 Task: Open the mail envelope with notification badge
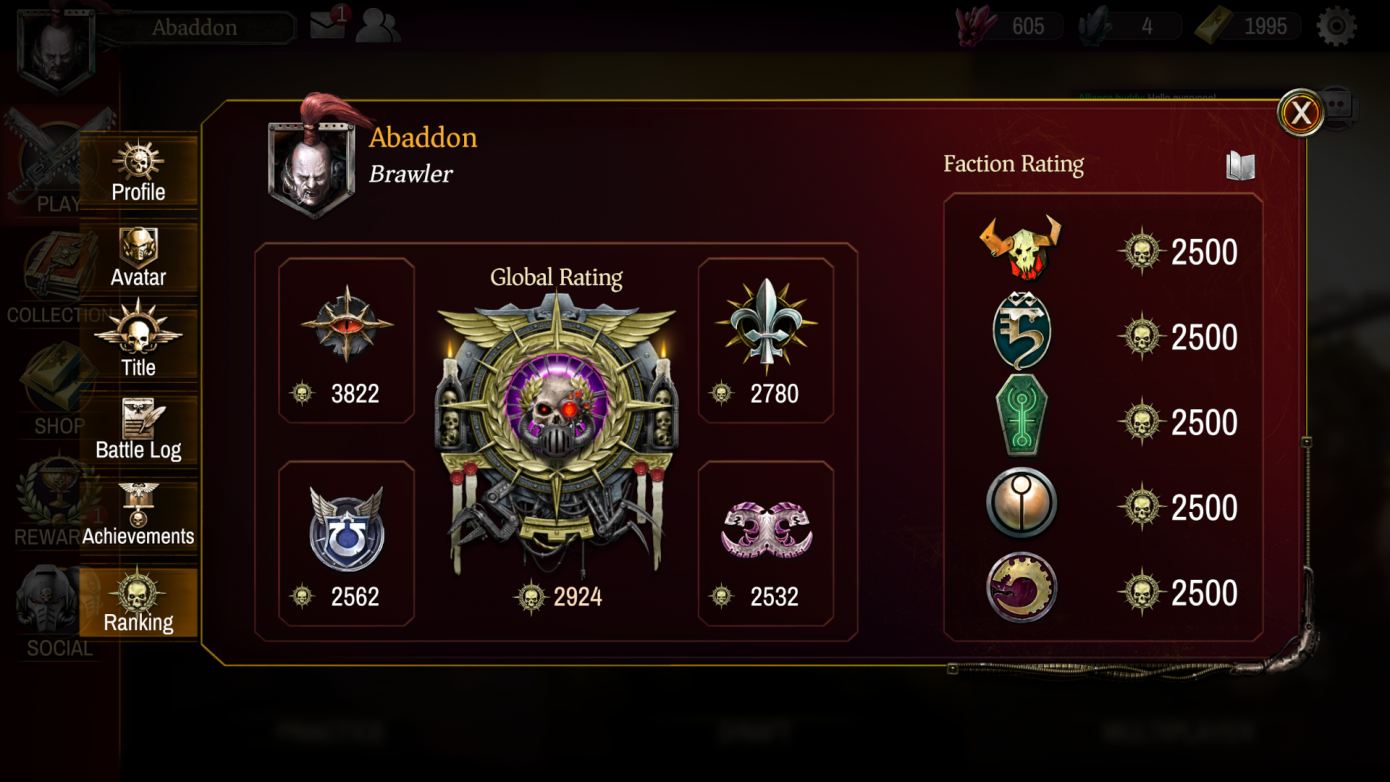pyautogui.click(x=327, y=27)
